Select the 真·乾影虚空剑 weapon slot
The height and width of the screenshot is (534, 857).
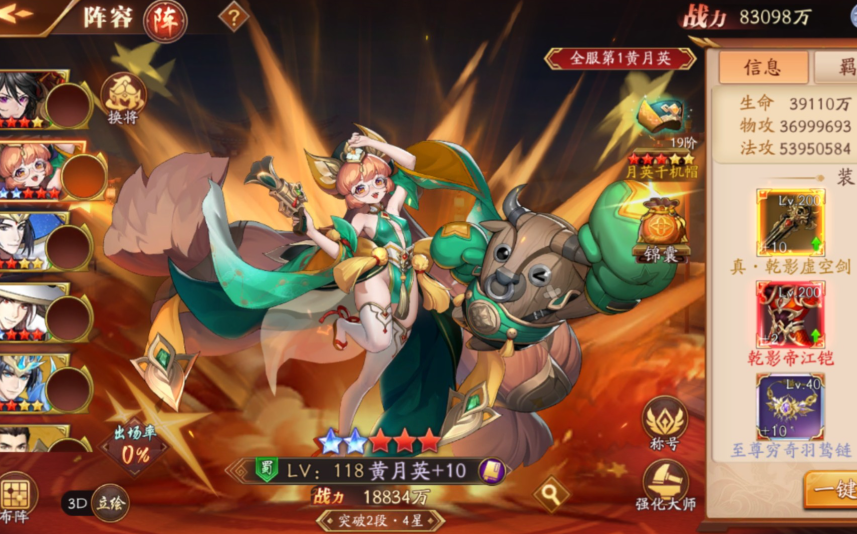(x=790, y=223)
